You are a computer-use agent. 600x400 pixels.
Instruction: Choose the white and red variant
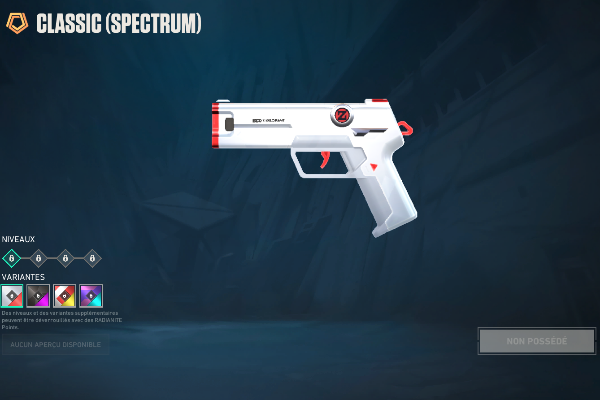click(12, 295)
